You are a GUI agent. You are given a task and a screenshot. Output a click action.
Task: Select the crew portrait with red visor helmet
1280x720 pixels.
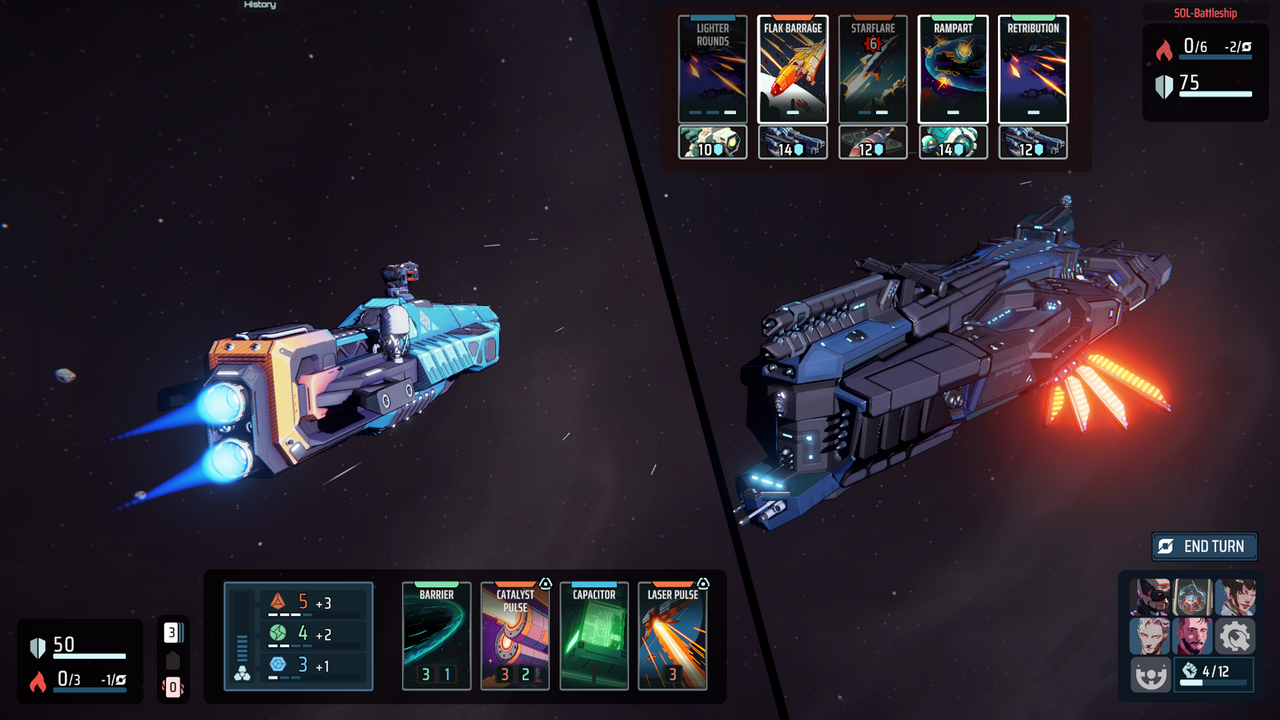click(1150, 598)
